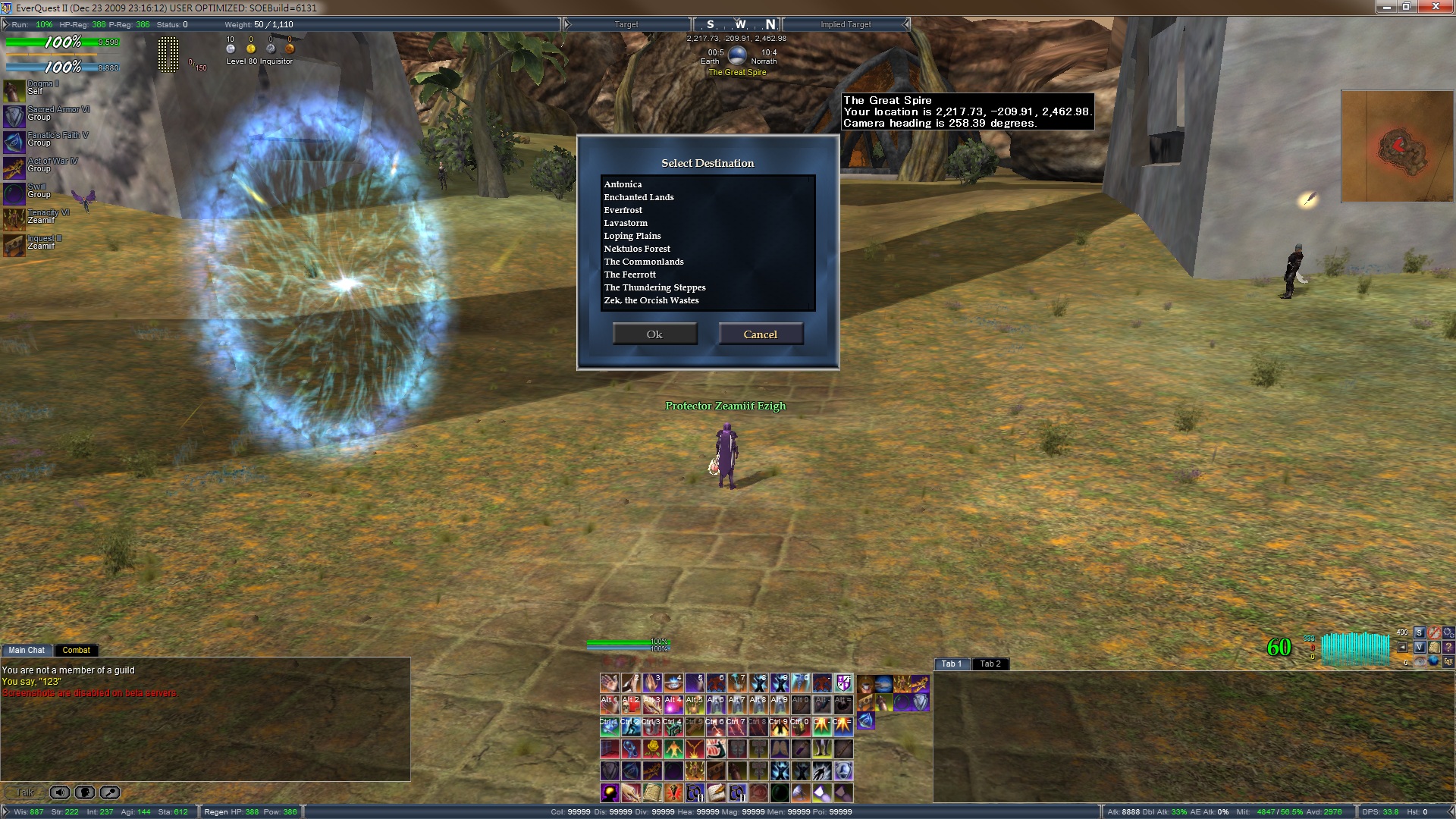This screenshot has height=819, width=1456.
Task: Select Antonica as destination
Action: pyautogui.click(x=623, y=184)
